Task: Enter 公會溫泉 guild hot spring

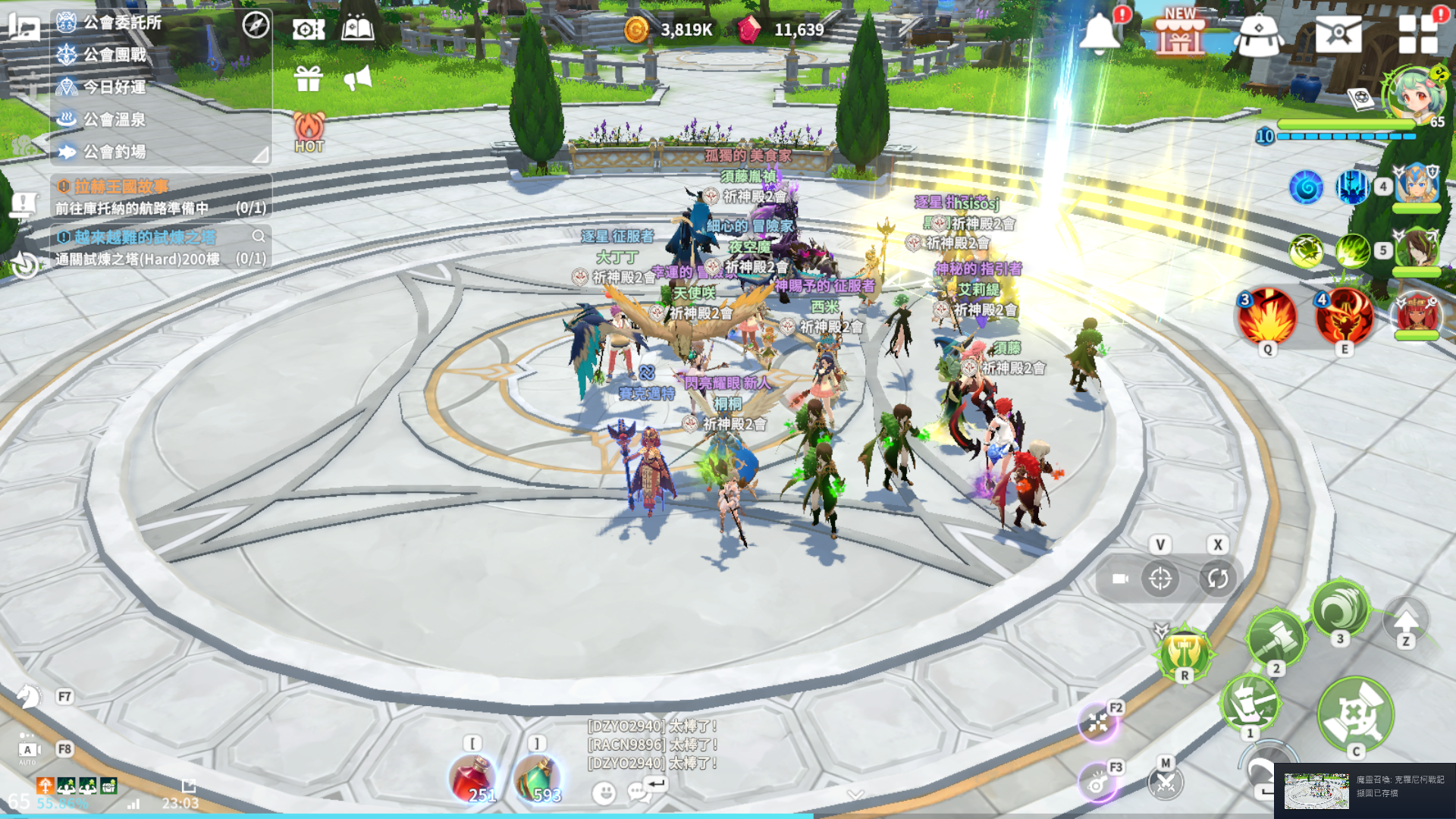Action: click(x=114, y=120)
